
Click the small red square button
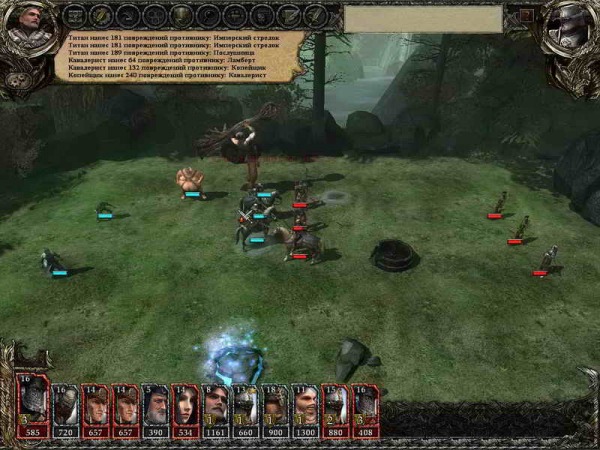(x=526, y=16)
